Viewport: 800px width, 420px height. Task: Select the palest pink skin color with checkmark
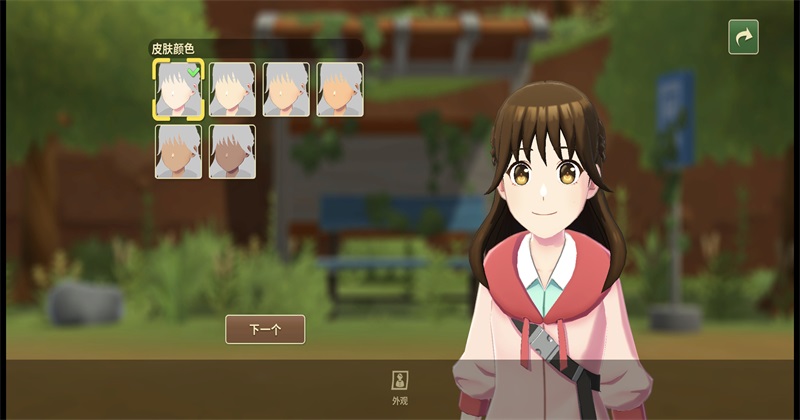[x=178, y=89]
